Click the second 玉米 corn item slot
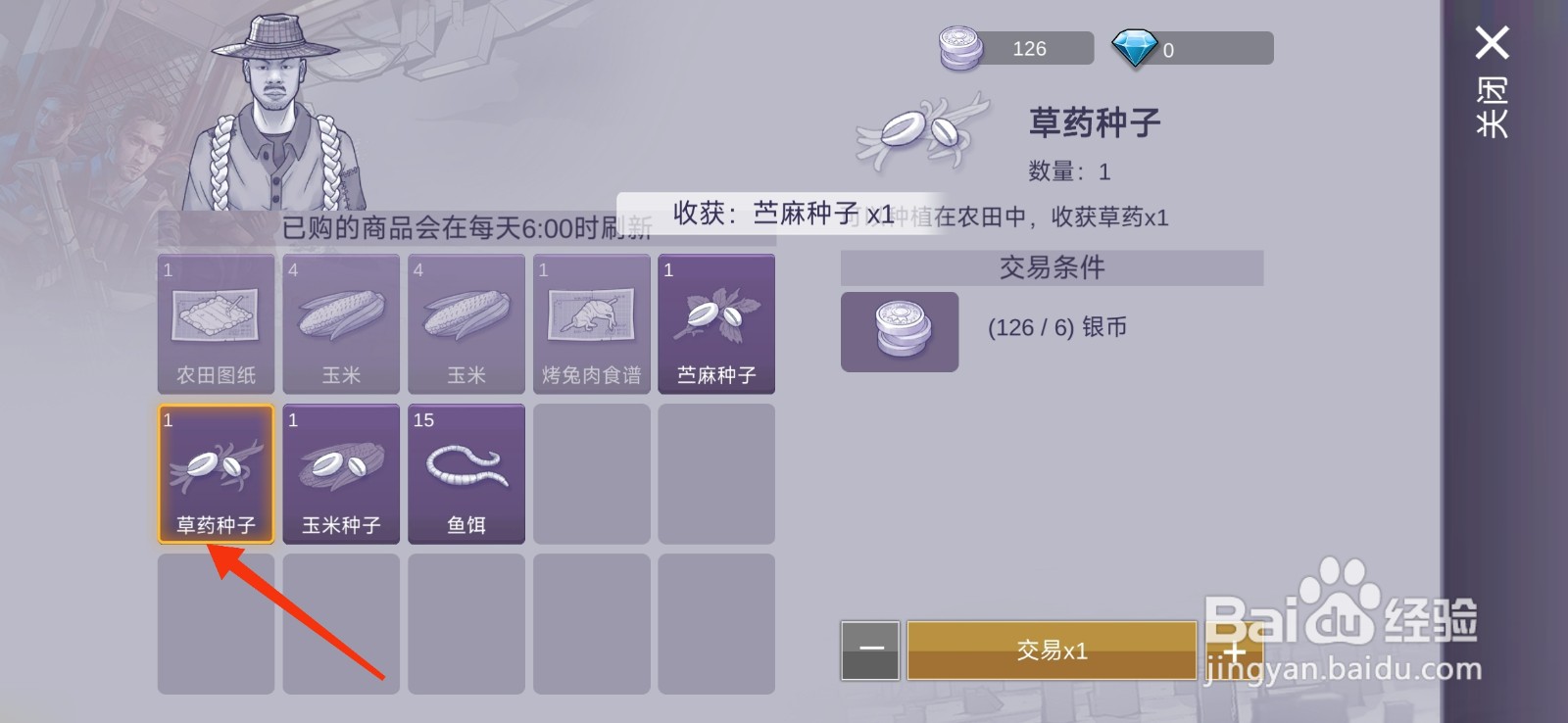The image size is (1568, 723). click(x=466, y=323)
